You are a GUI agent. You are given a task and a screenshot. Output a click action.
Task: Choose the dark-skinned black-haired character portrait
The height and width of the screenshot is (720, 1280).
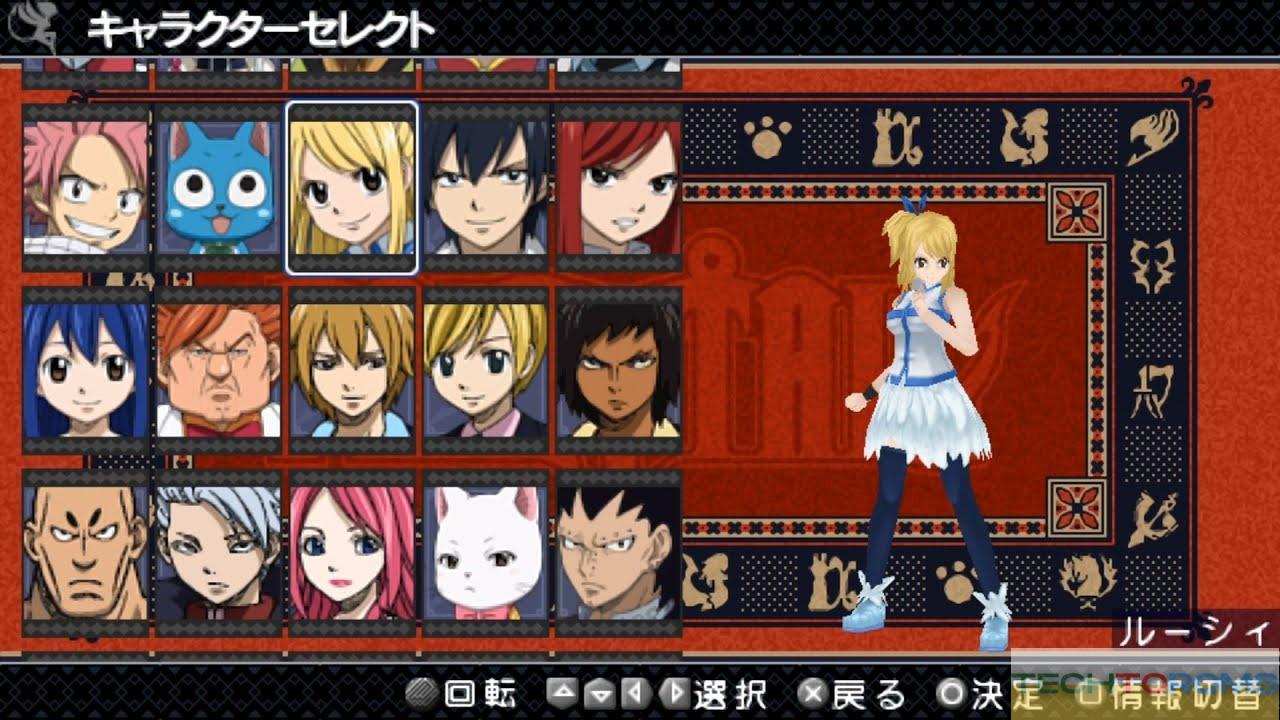pyautogui.click(x=618, y=371)
